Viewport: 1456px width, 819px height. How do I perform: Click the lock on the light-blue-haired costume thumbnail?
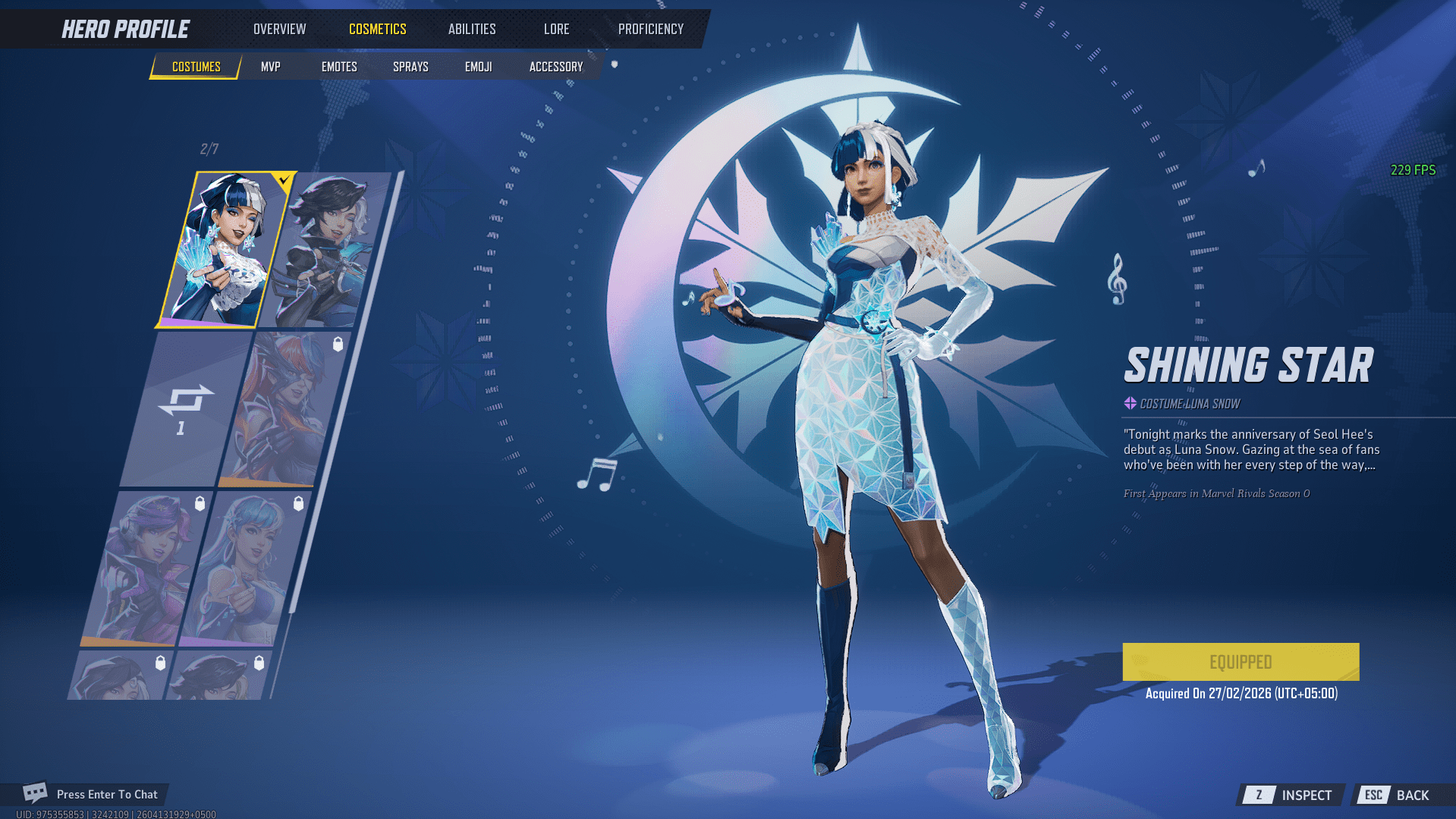(297, 502)
